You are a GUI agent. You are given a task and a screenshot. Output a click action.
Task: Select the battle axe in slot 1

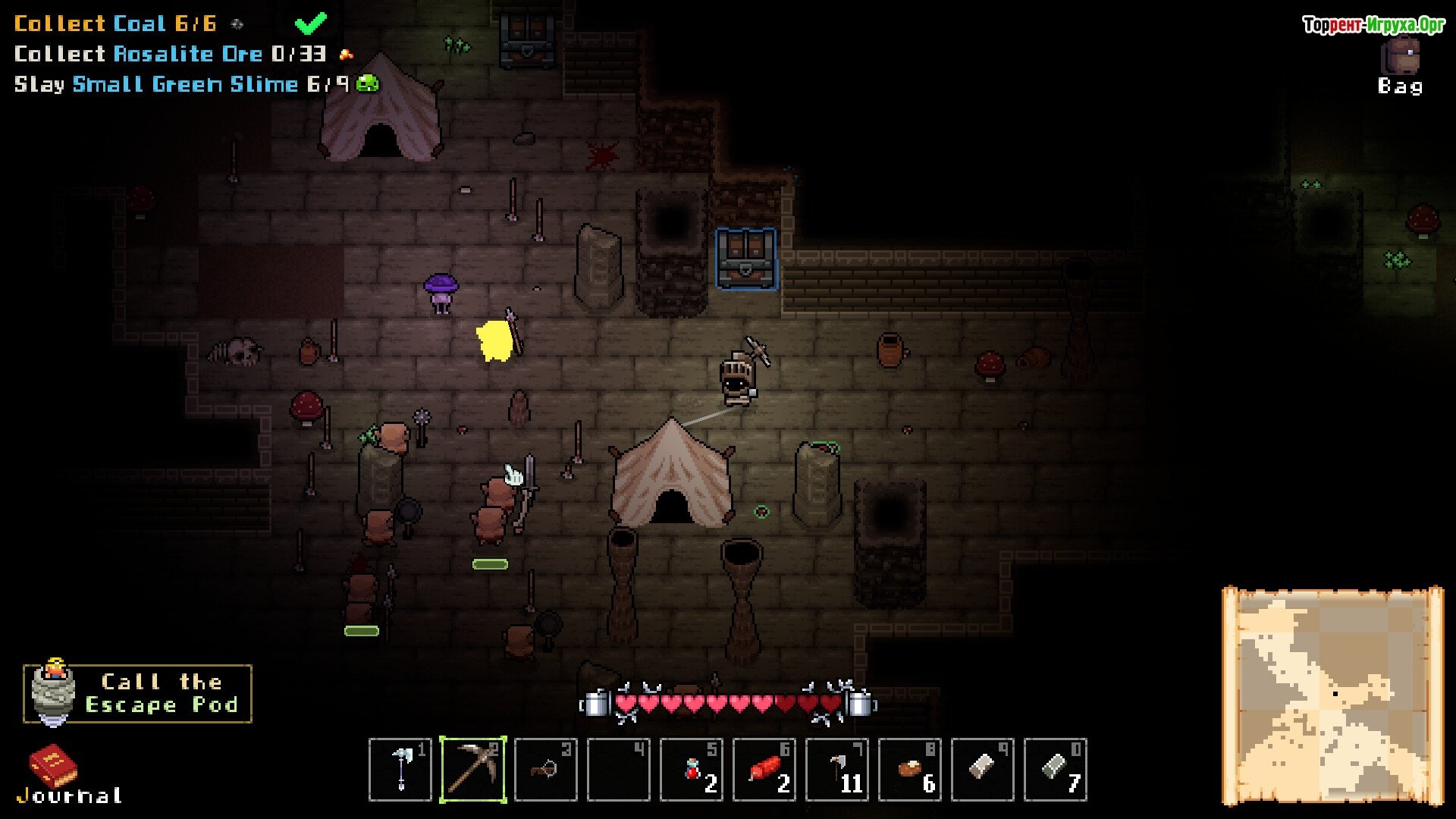(x=400, y=770)
